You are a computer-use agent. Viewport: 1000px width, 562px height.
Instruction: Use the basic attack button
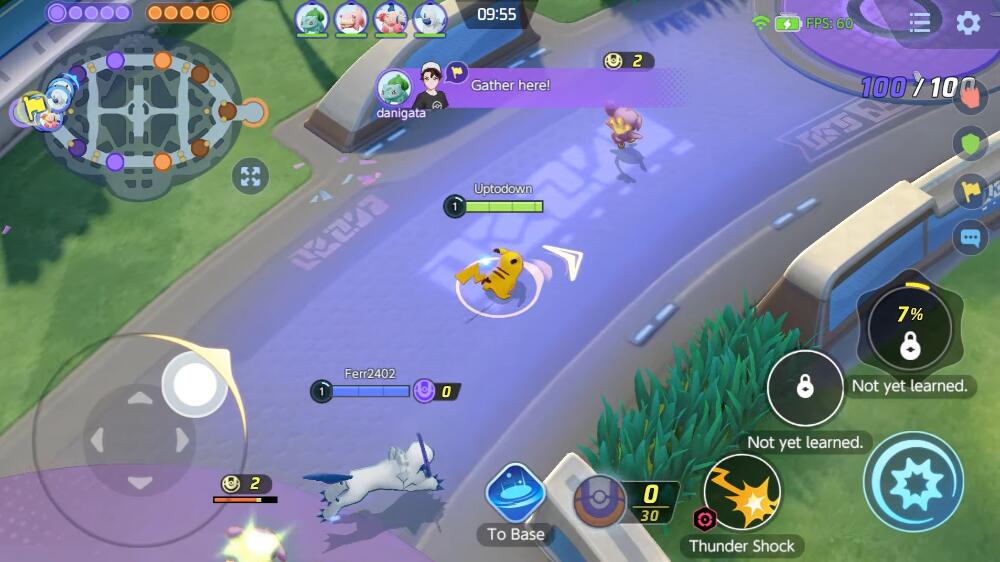click(x=913, y=482)
